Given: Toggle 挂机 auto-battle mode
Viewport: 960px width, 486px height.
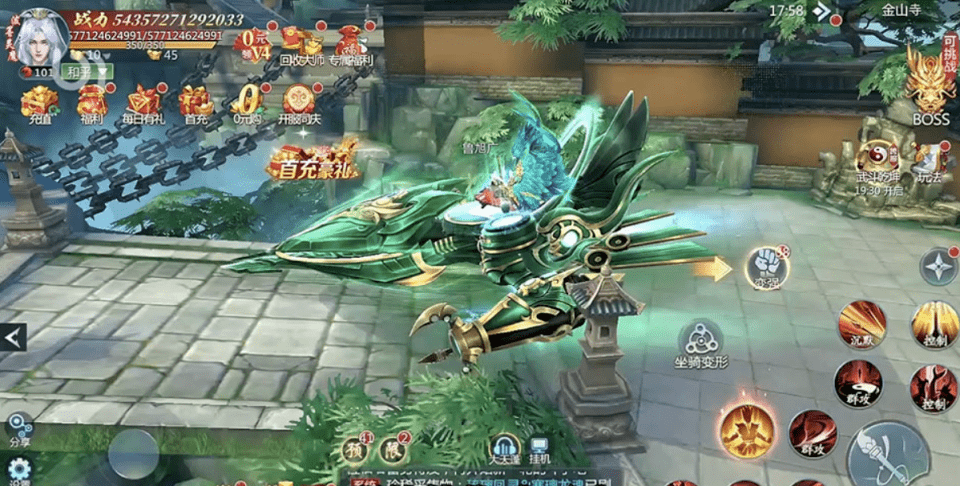Looking at the screenshot, I should [540, 451].
